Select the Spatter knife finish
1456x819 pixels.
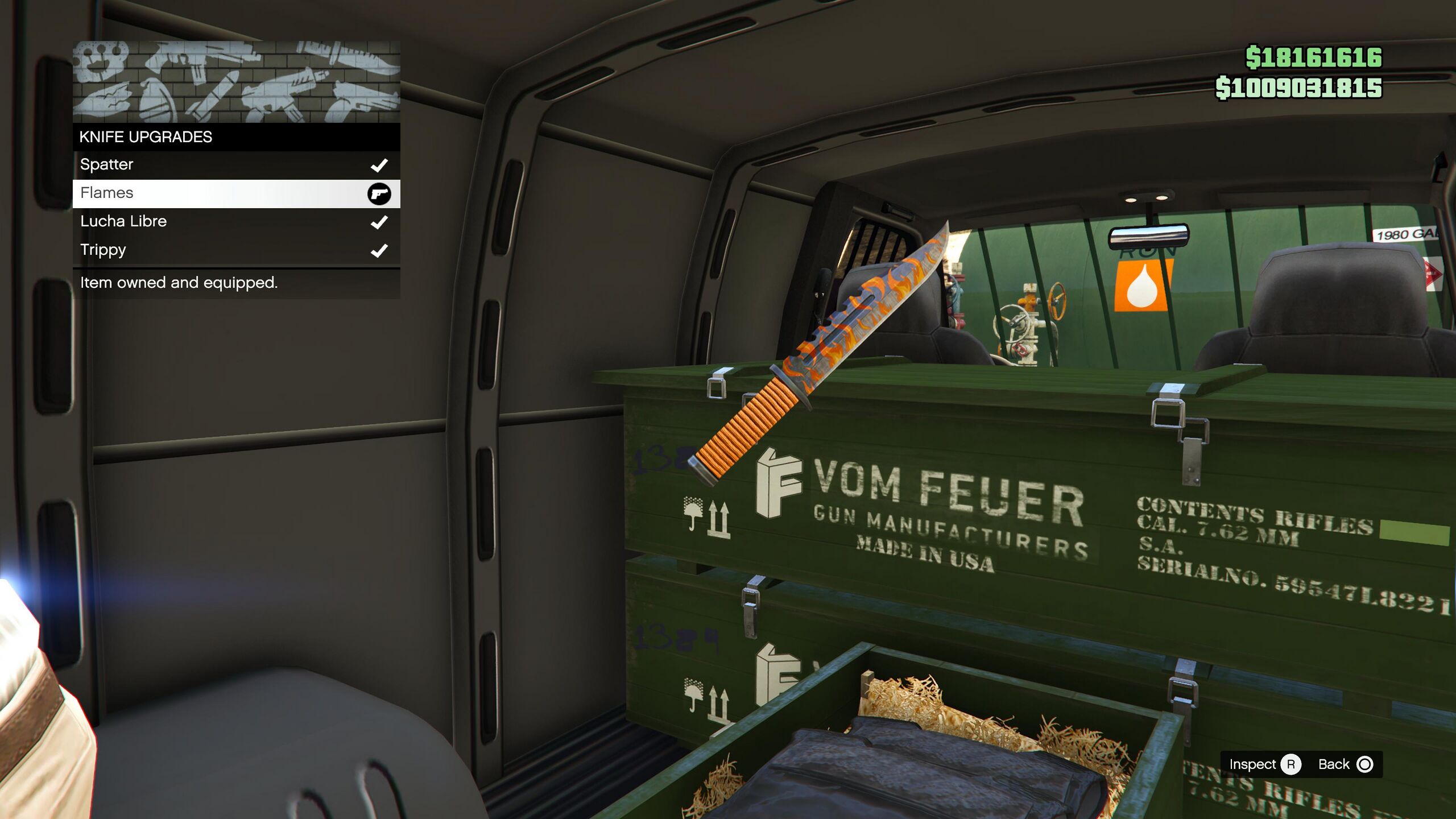click(236, 165)
